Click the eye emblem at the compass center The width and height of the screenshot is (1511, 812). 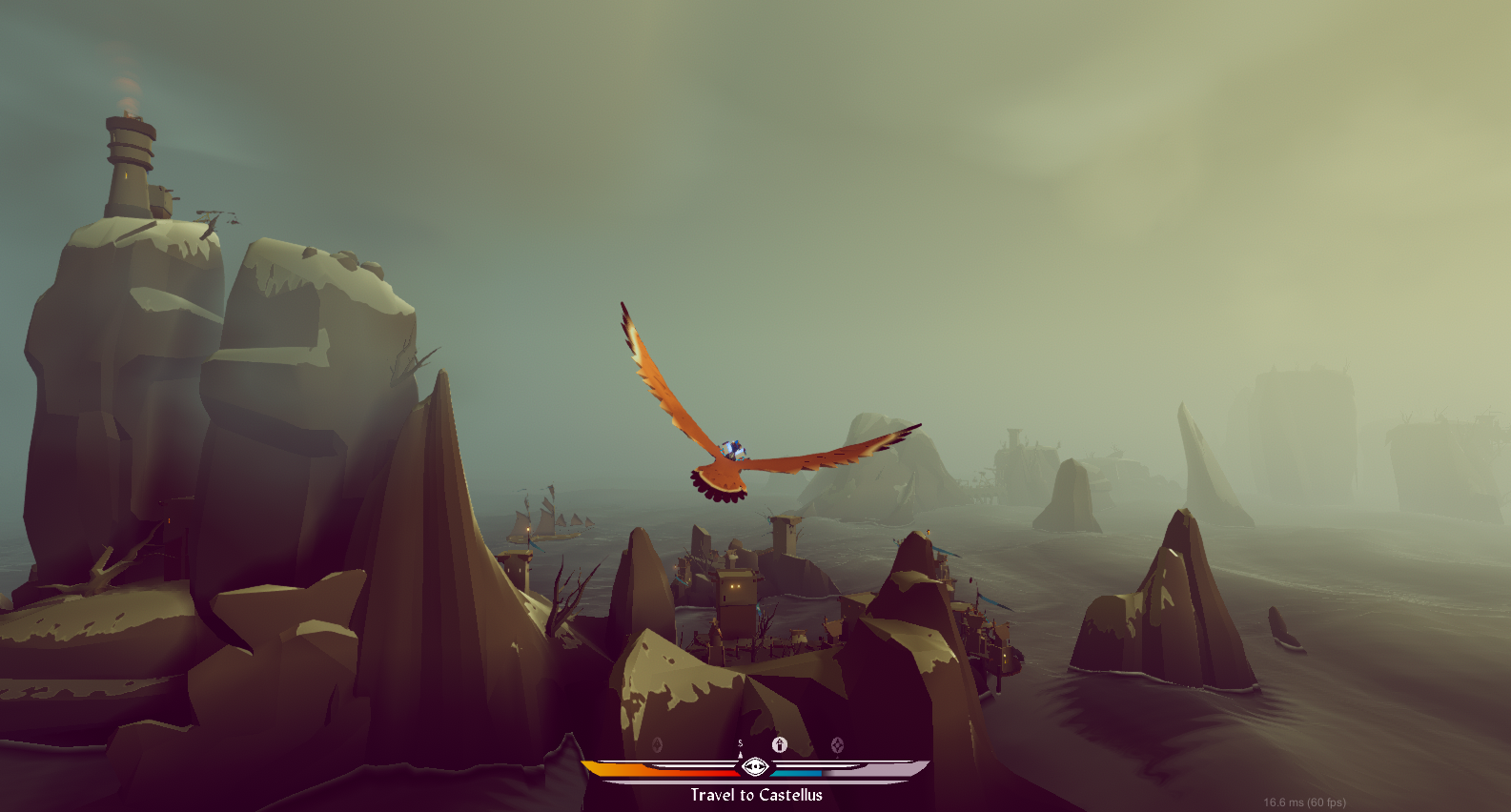(757, 766)
